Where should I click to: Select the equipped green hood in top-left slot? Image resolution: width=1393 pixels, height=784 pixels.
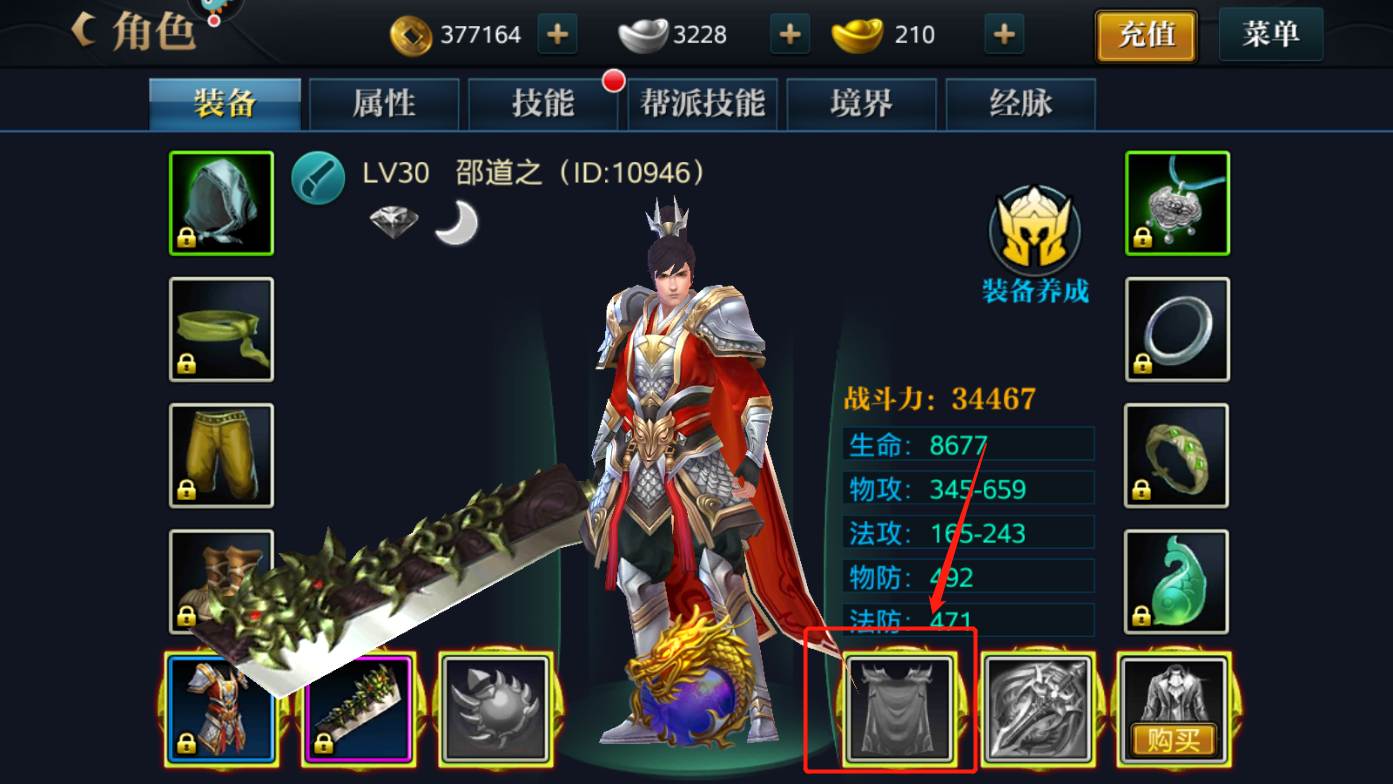click(x=220, y=203)
